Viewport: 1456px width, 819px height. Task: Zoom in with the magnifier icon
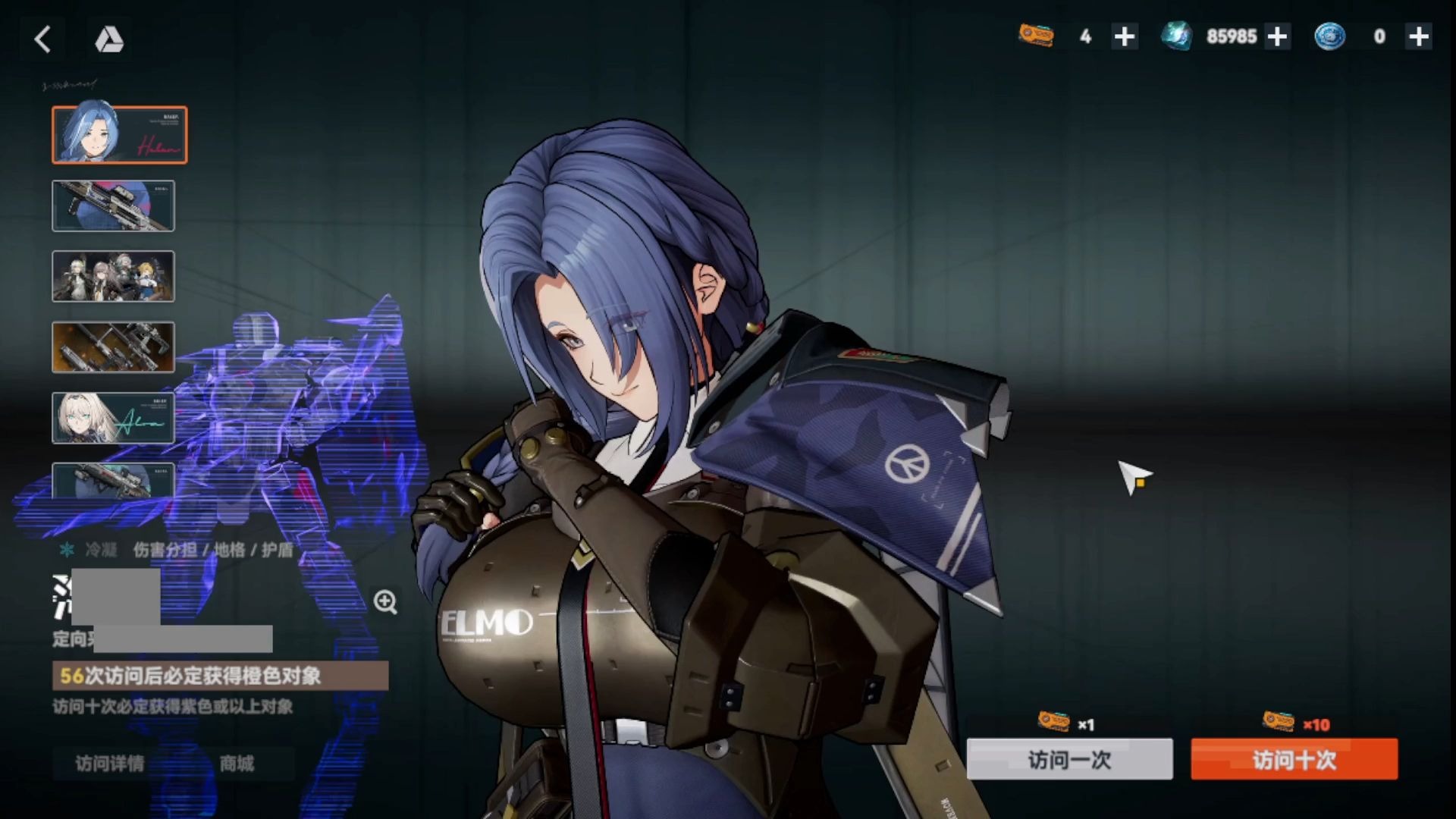pos(385,602)
